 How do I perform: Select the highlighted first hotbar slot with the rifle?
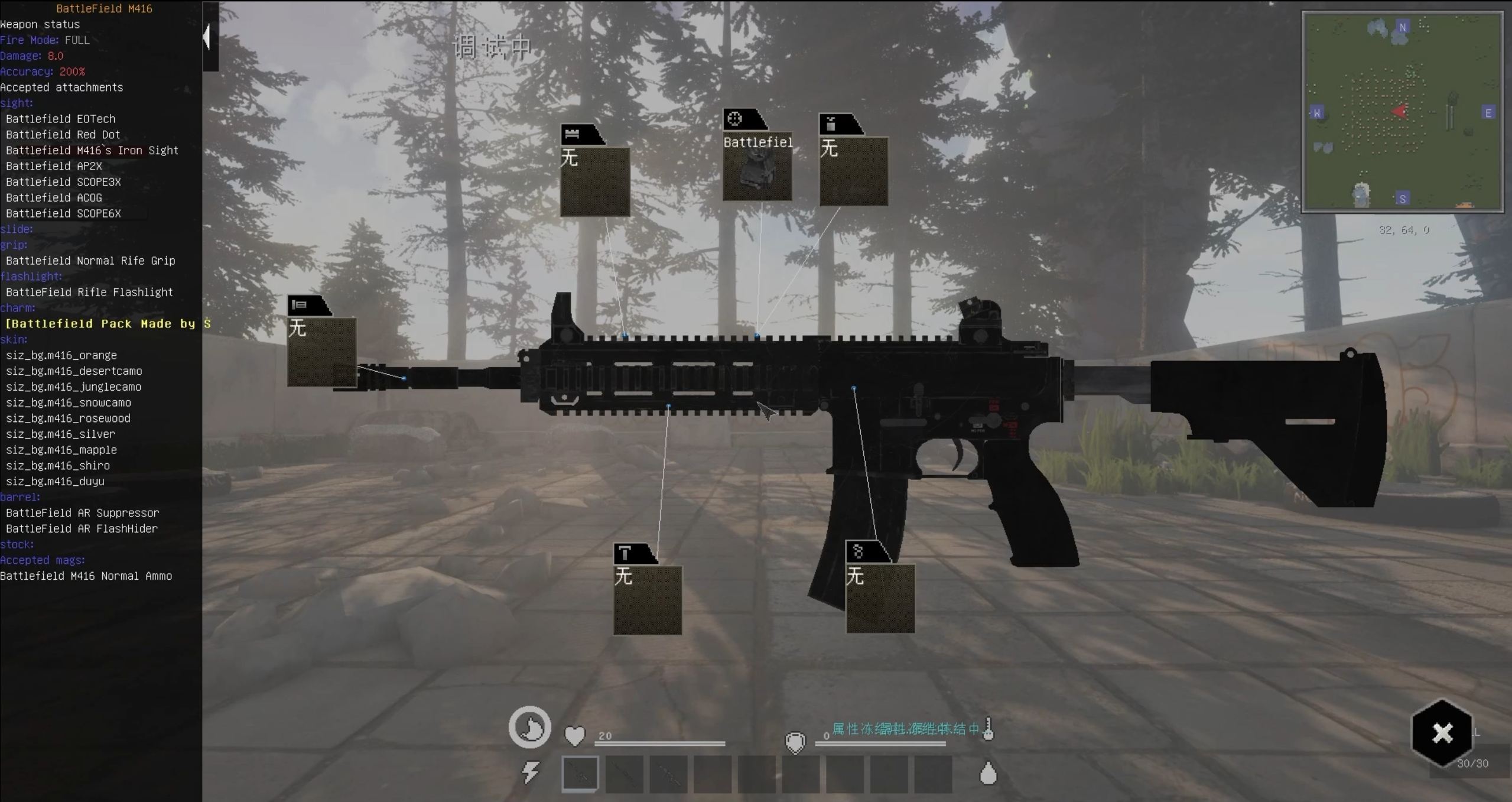coord(580,773)
